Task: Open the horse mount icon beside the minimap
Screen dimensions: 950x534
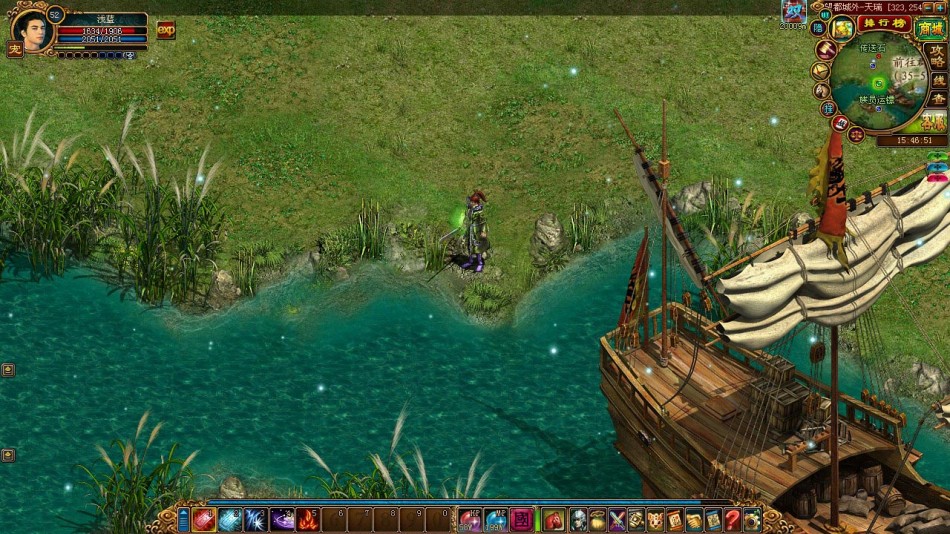Action: coord(821,90)
